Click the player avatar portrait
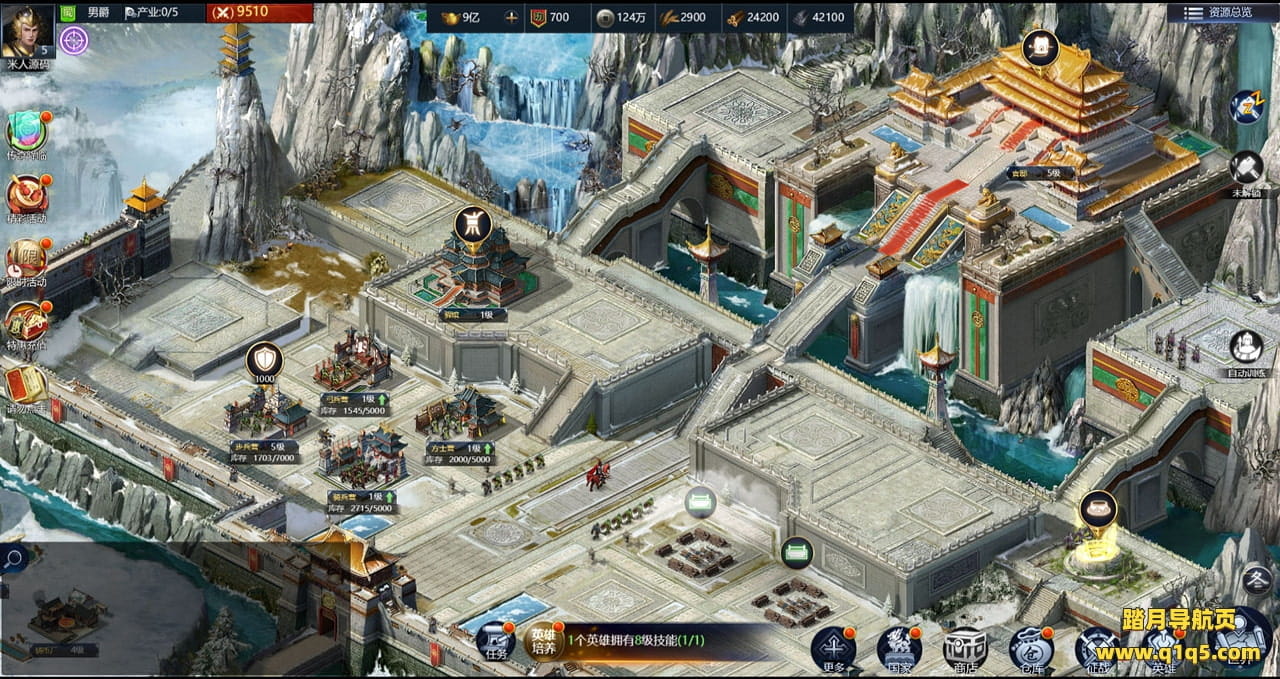 [27, 32]
